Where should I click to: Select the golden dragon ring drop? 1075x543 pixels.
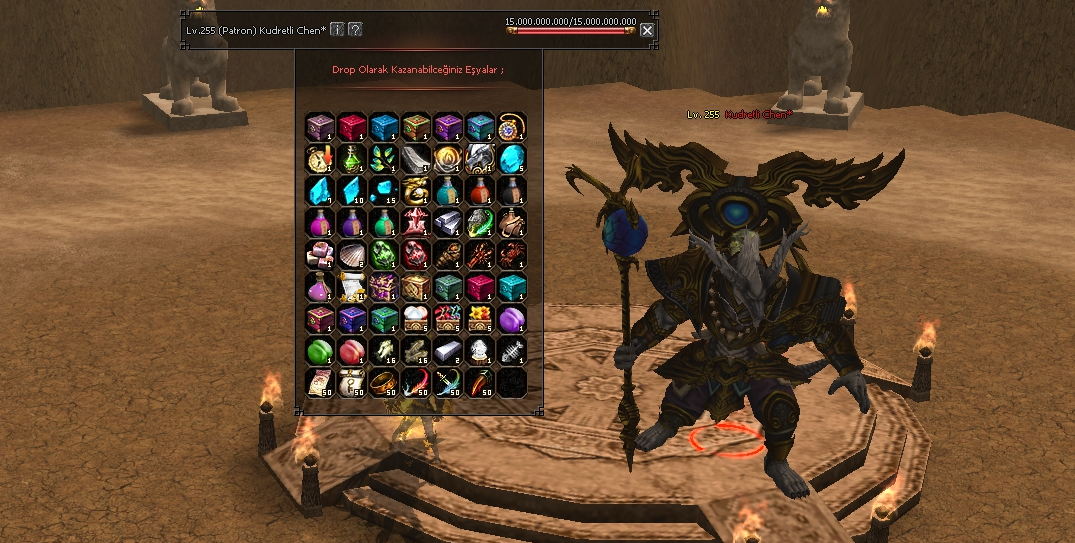pos(415,190)
